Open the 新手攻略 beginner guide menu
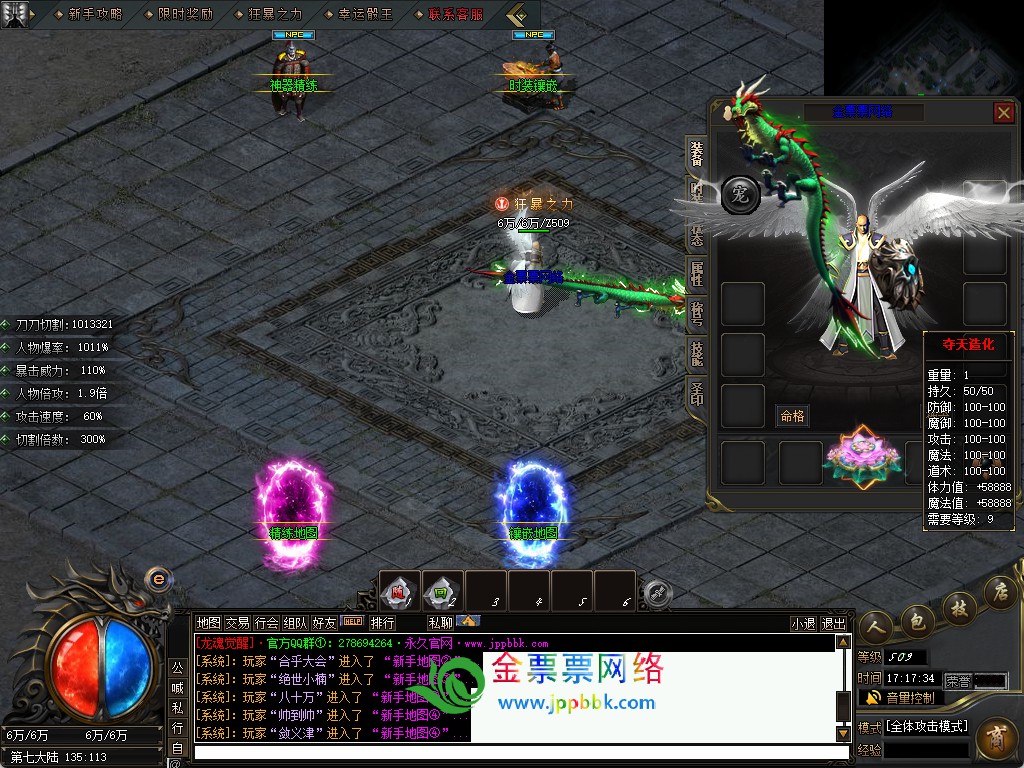 click(x=95, y=14)
